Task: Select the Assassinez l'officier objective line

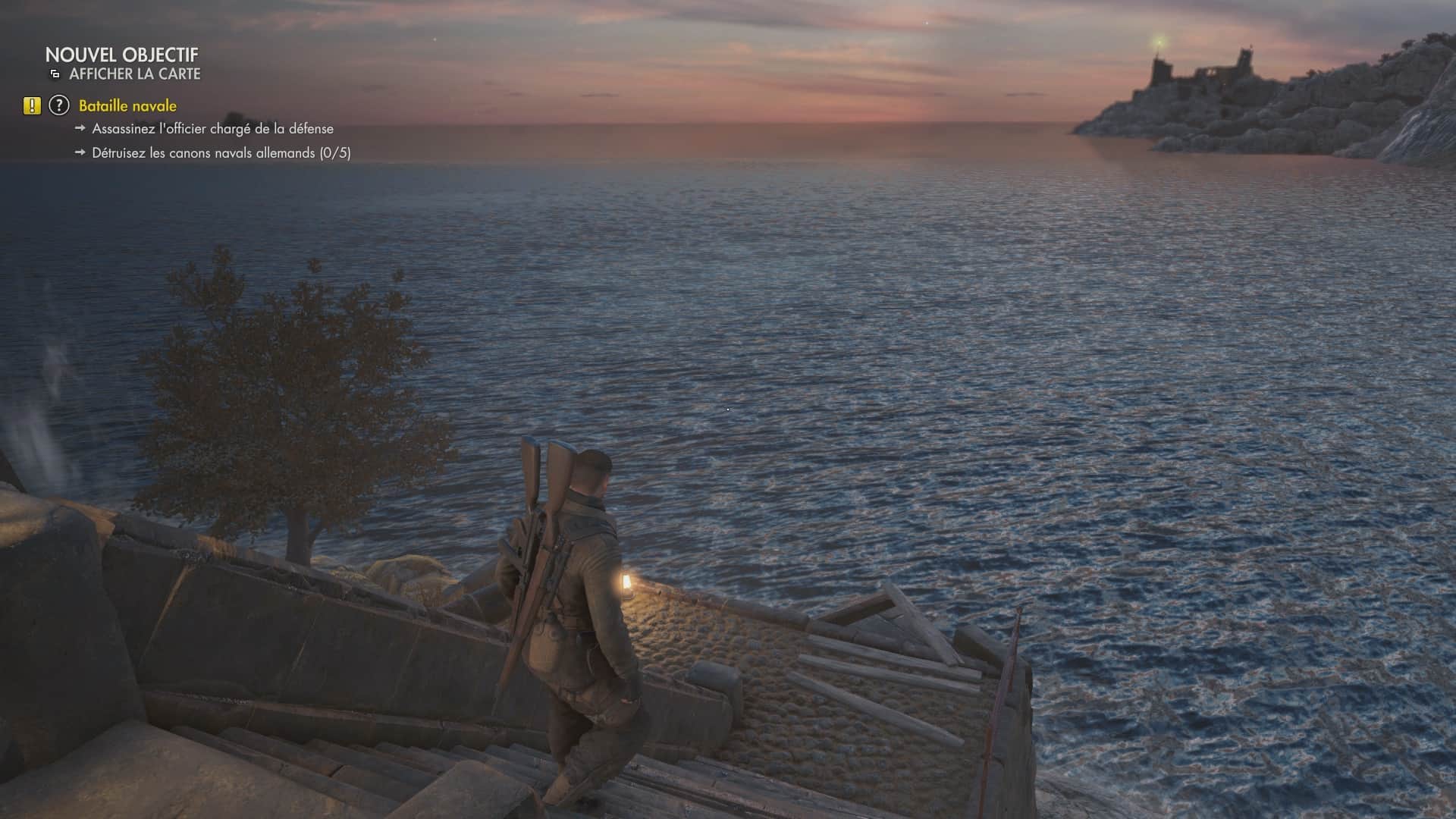Action: (212, 129)
